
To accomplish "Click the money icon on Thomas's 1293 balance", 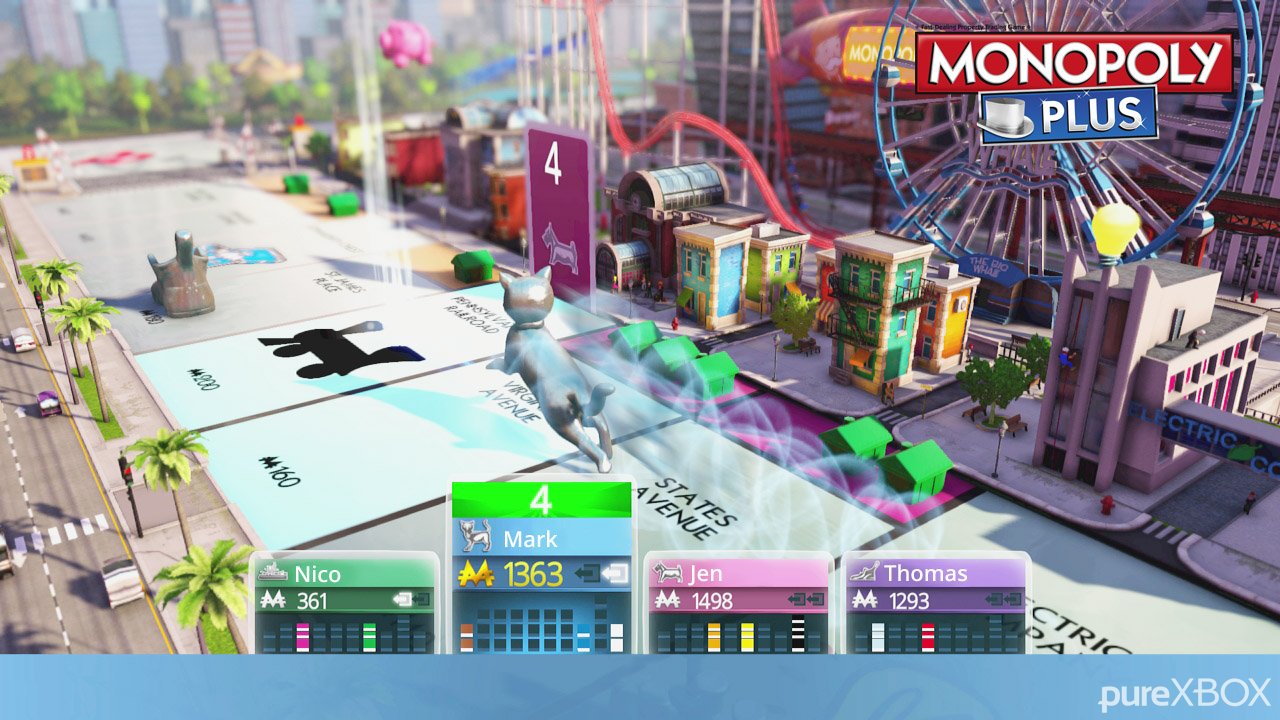I will point(864,597).
